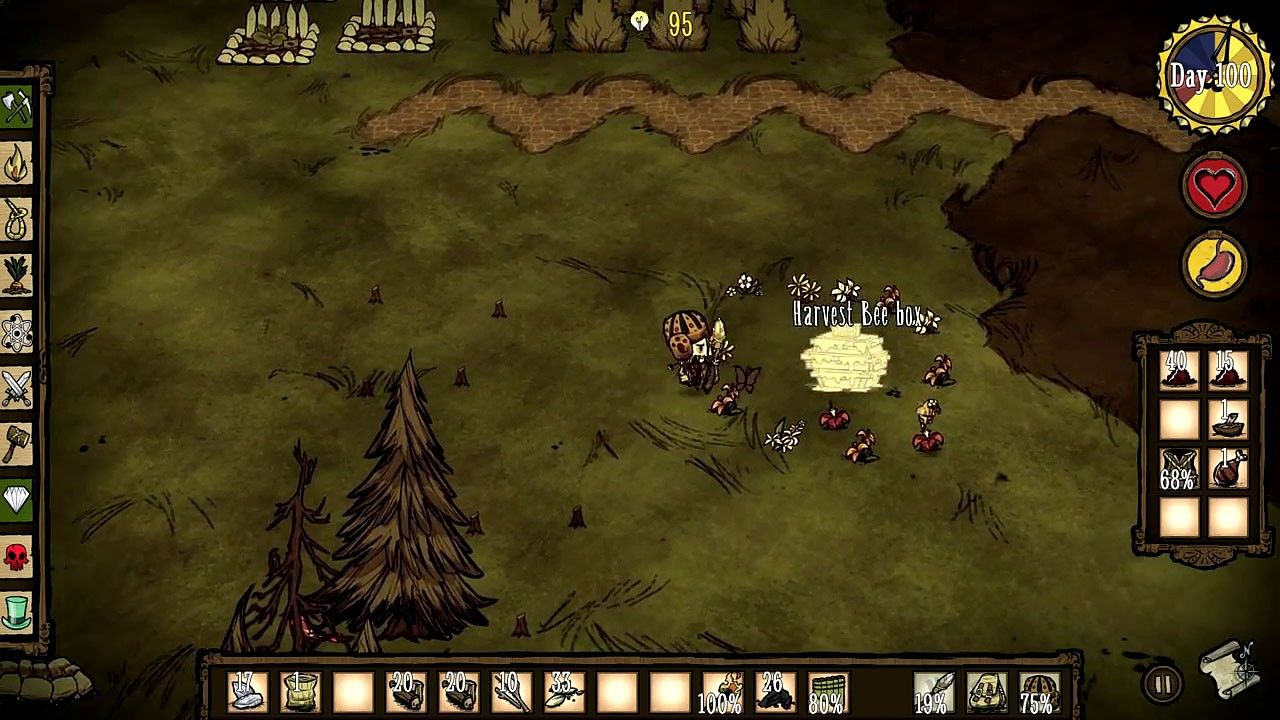Click the equipped backpack slot

coord(986,692)
